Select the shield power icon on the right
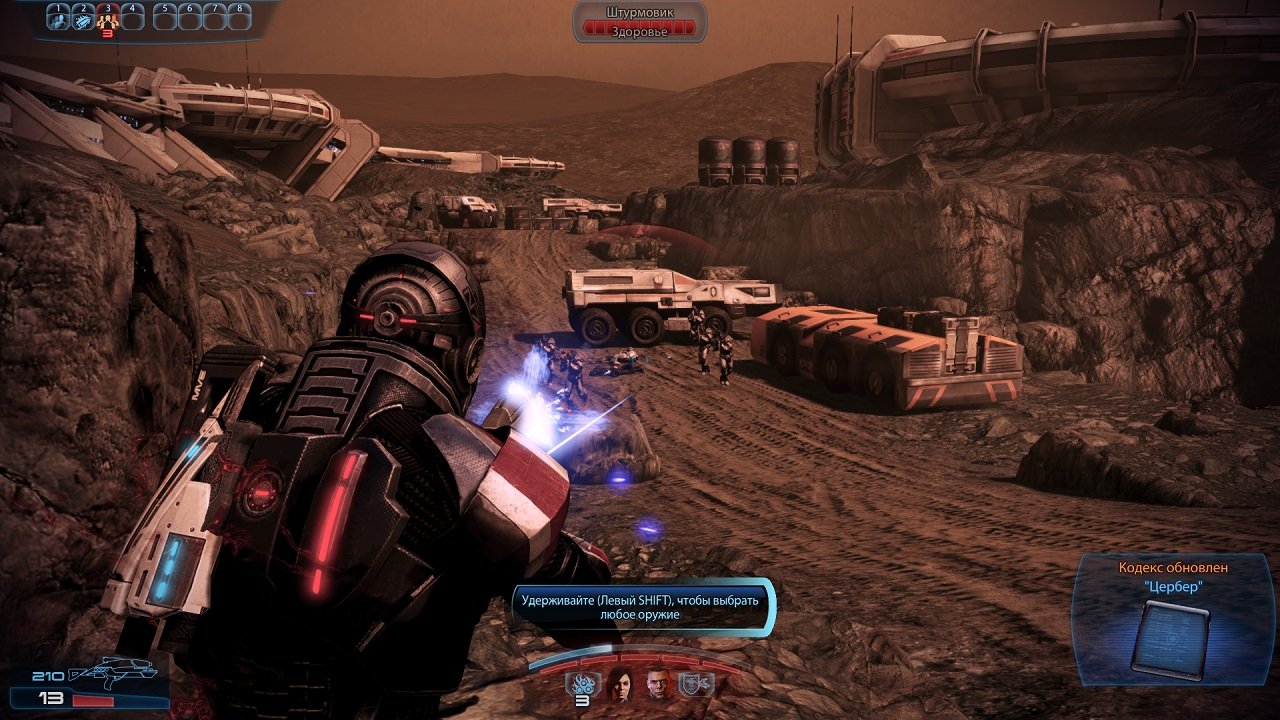1280x720 pixels. [694, 683]
